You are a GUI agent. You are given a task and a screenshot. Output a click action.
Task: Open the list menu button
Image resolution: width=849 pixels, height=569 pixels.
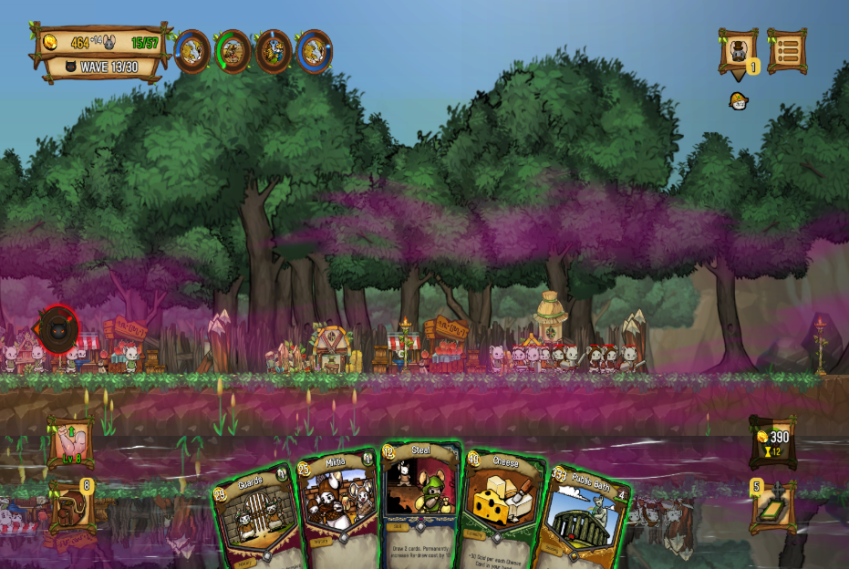[x=787, y=50]
